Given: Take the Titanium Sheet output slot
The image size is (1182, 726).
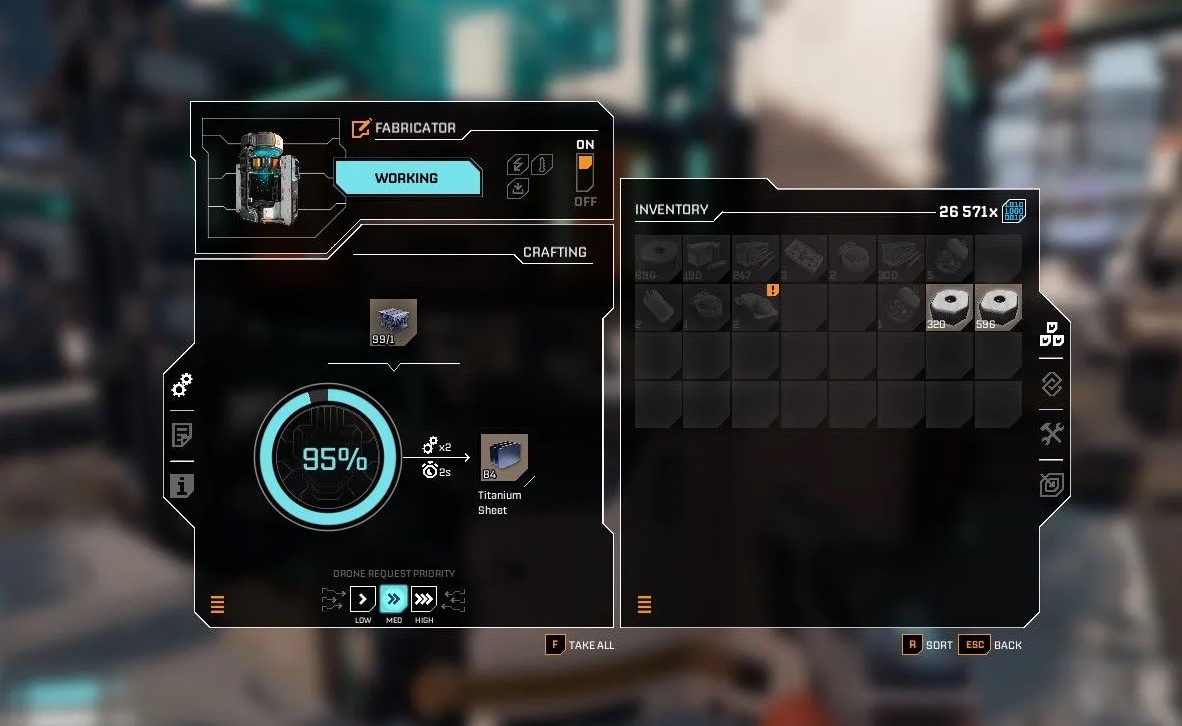Looking at the screenshot, I should [504, 458].
